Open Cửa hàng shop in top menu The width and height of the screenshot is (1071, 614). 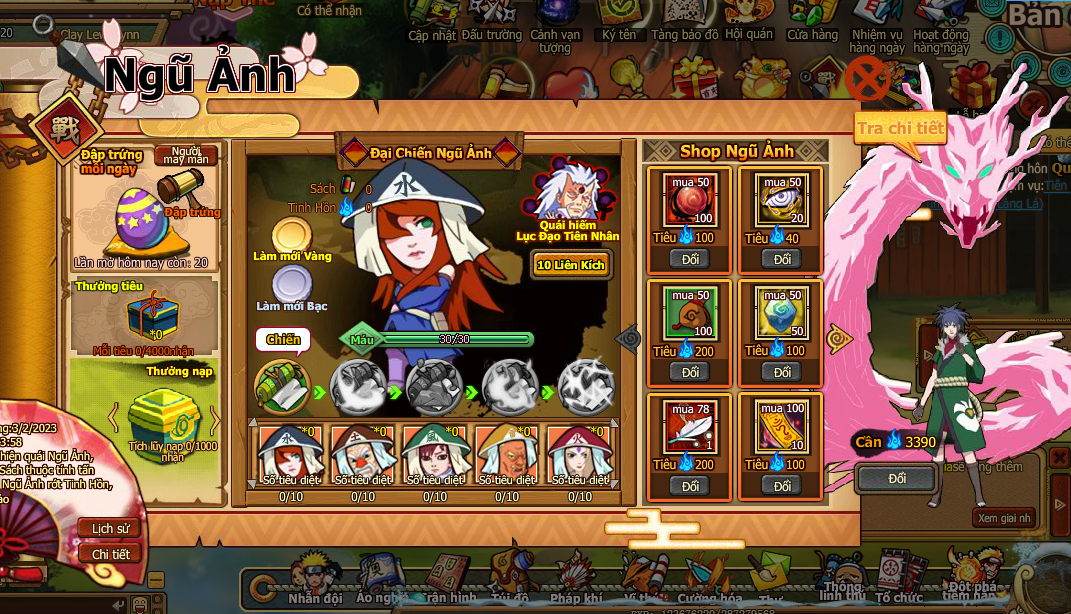pyautogui.click(x=811, y=22)
